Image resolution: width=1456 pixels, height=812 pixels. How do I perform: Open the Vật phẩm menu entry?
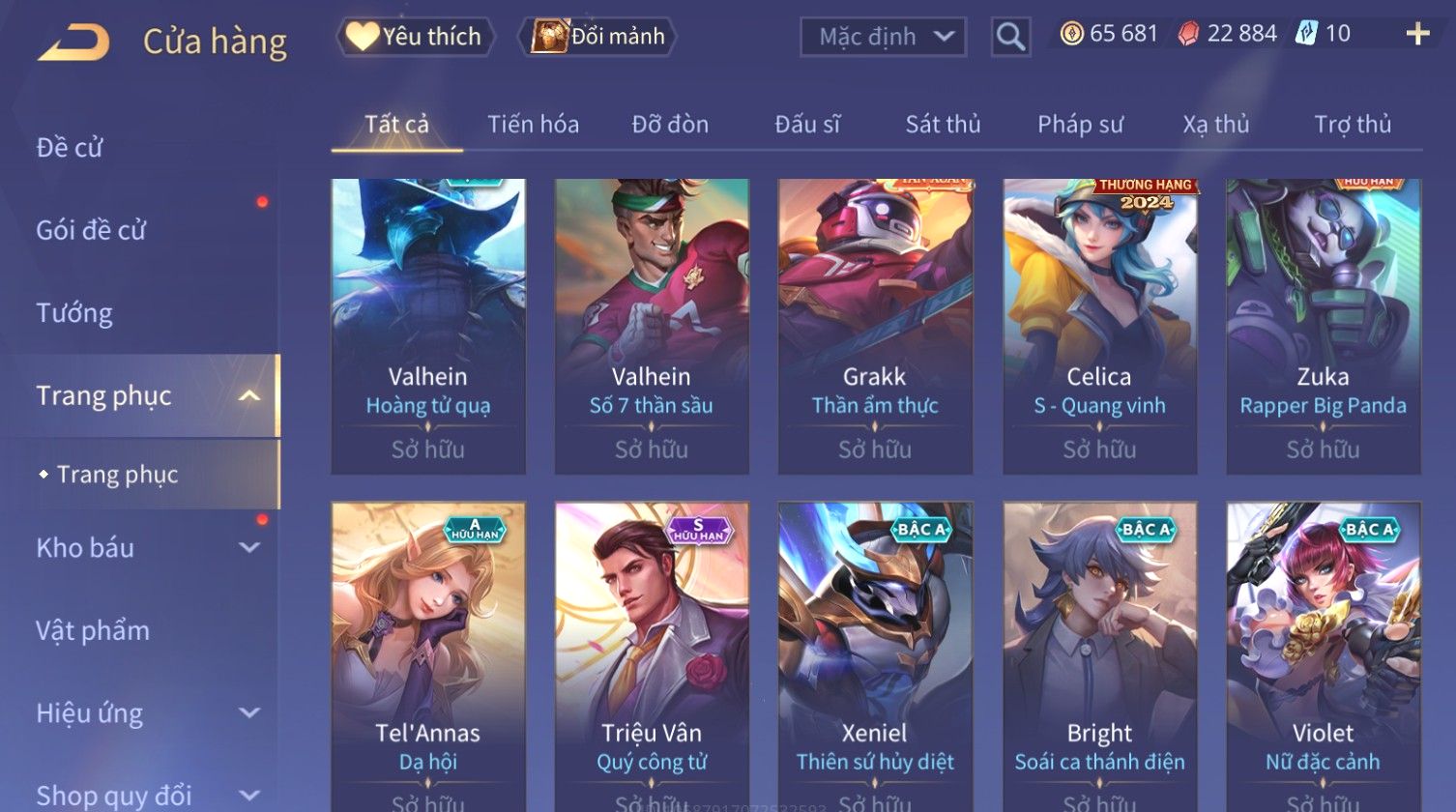(93, 630)
